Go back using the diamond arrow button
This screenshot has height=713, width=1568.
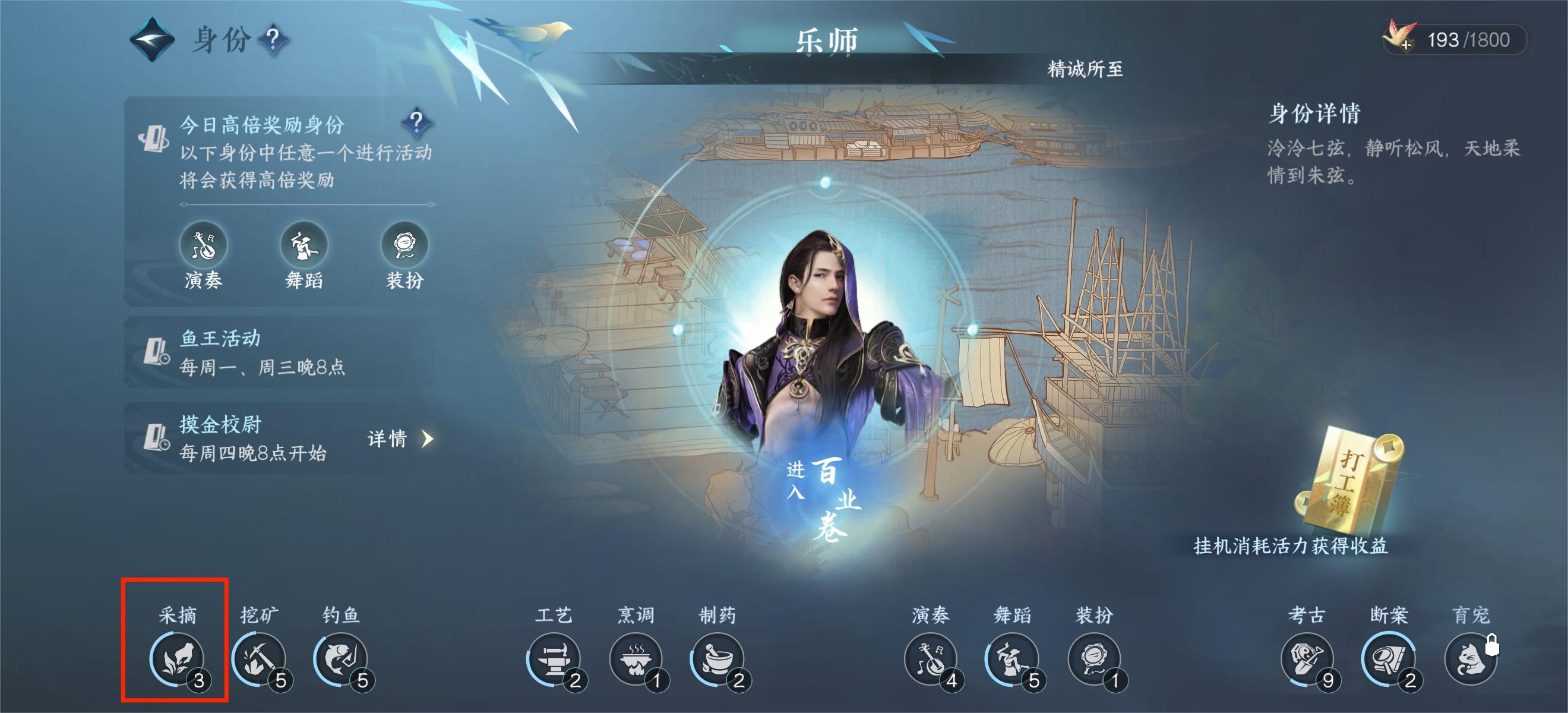(151, 40)
